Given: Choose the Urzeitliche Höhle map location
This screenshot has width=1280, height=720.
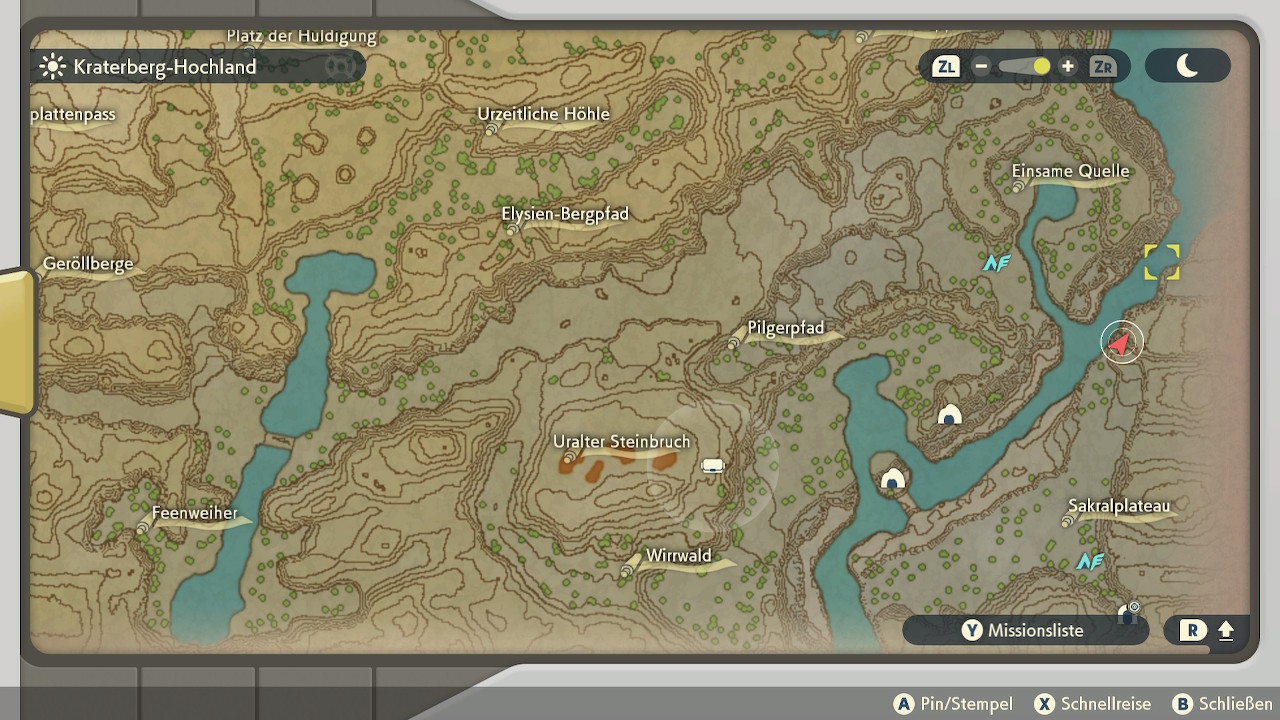Looking at the screenshot, I should [543, 115].
